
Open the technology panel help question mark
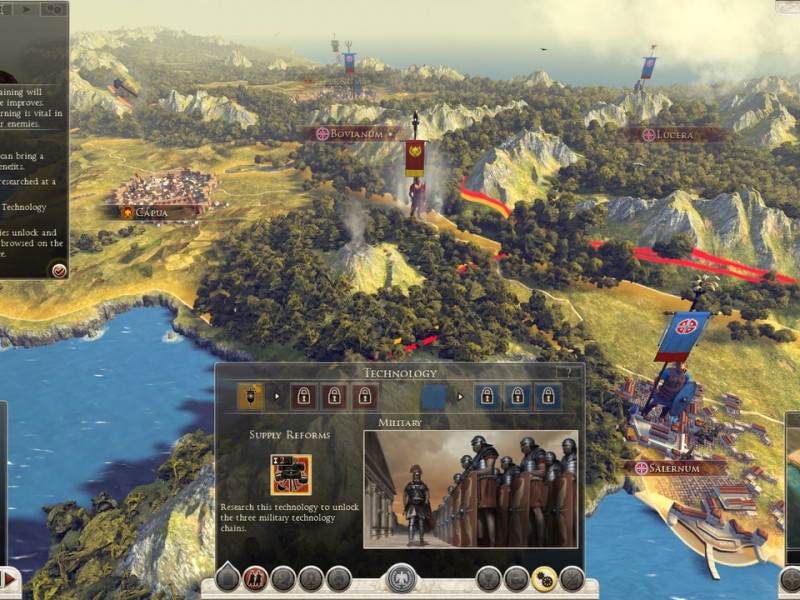[567, 372]
